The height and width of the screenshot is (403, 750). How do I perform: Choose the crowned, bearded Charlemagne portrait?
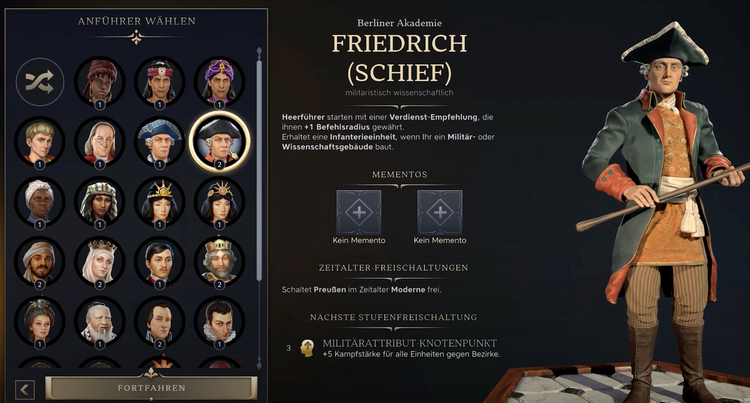219,261
